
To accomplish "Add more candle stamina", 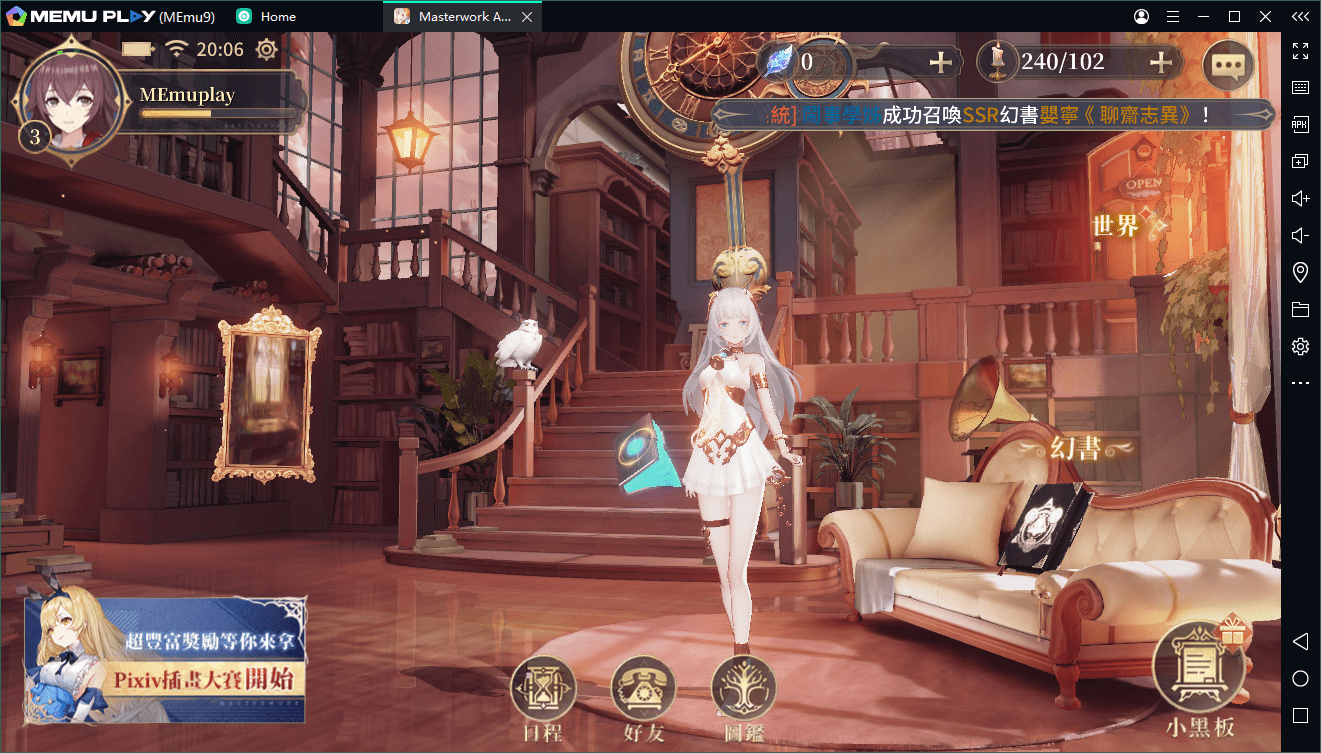I will click(1160, 62).
